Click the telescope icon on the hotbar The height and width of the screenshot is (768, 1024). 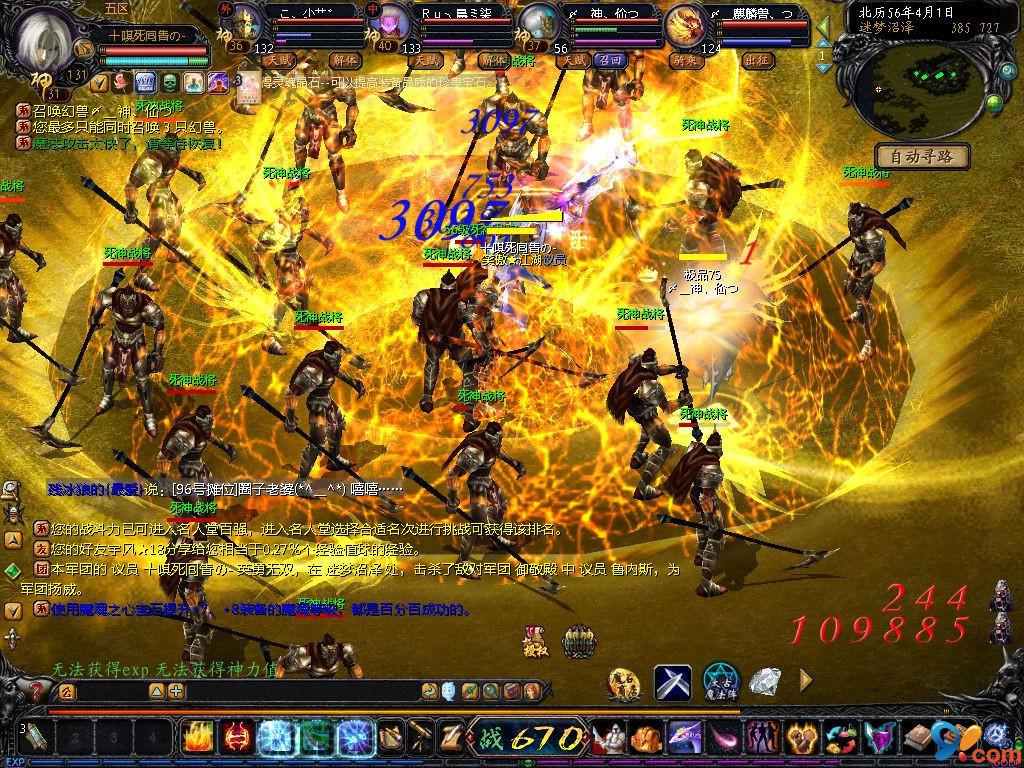coord(420,738)
